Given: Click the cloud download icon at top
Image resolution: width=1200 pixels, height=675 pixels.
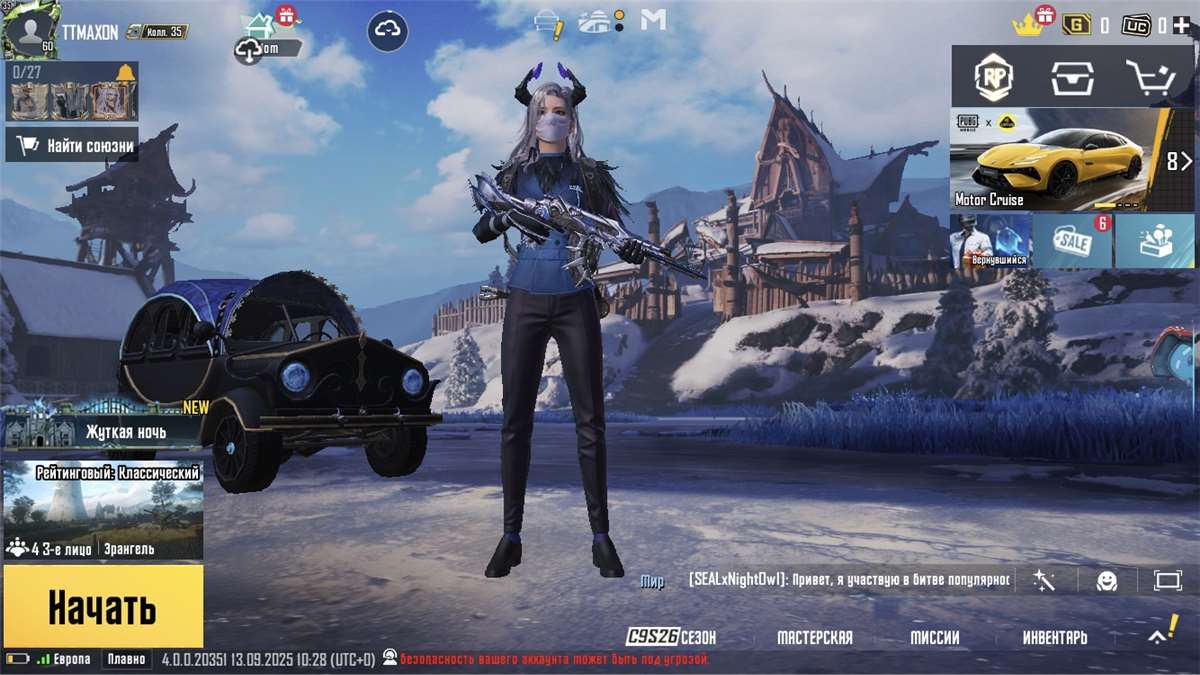Looking at the screenshot, I should (x=387, y=32).
